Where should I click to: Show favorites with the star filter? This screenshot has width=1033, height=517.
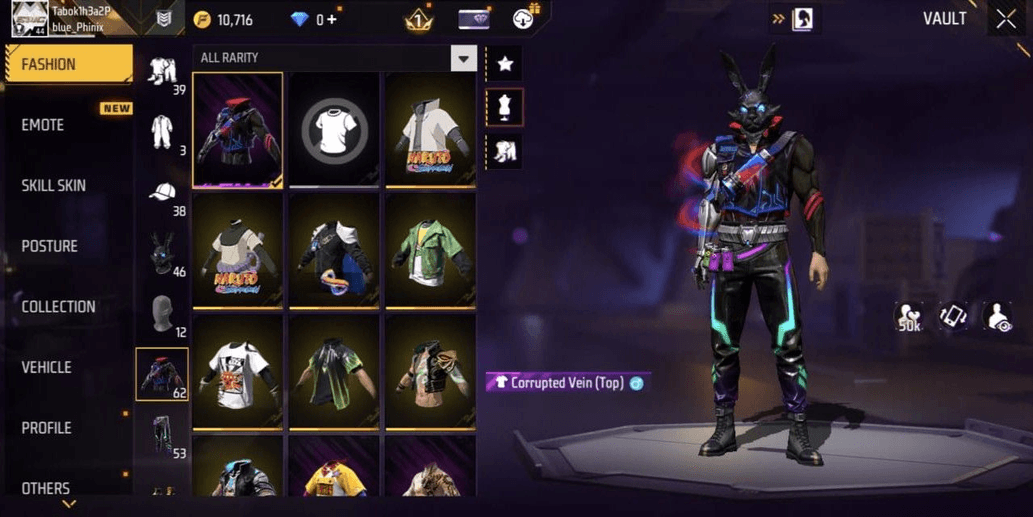[505, 64]
